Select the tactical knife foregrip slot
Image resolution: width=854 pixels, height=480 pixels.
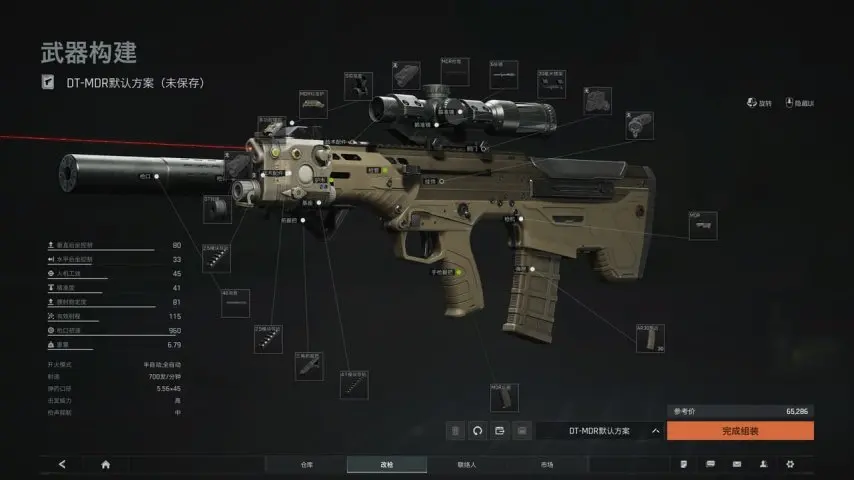click(x=309, y=366)
